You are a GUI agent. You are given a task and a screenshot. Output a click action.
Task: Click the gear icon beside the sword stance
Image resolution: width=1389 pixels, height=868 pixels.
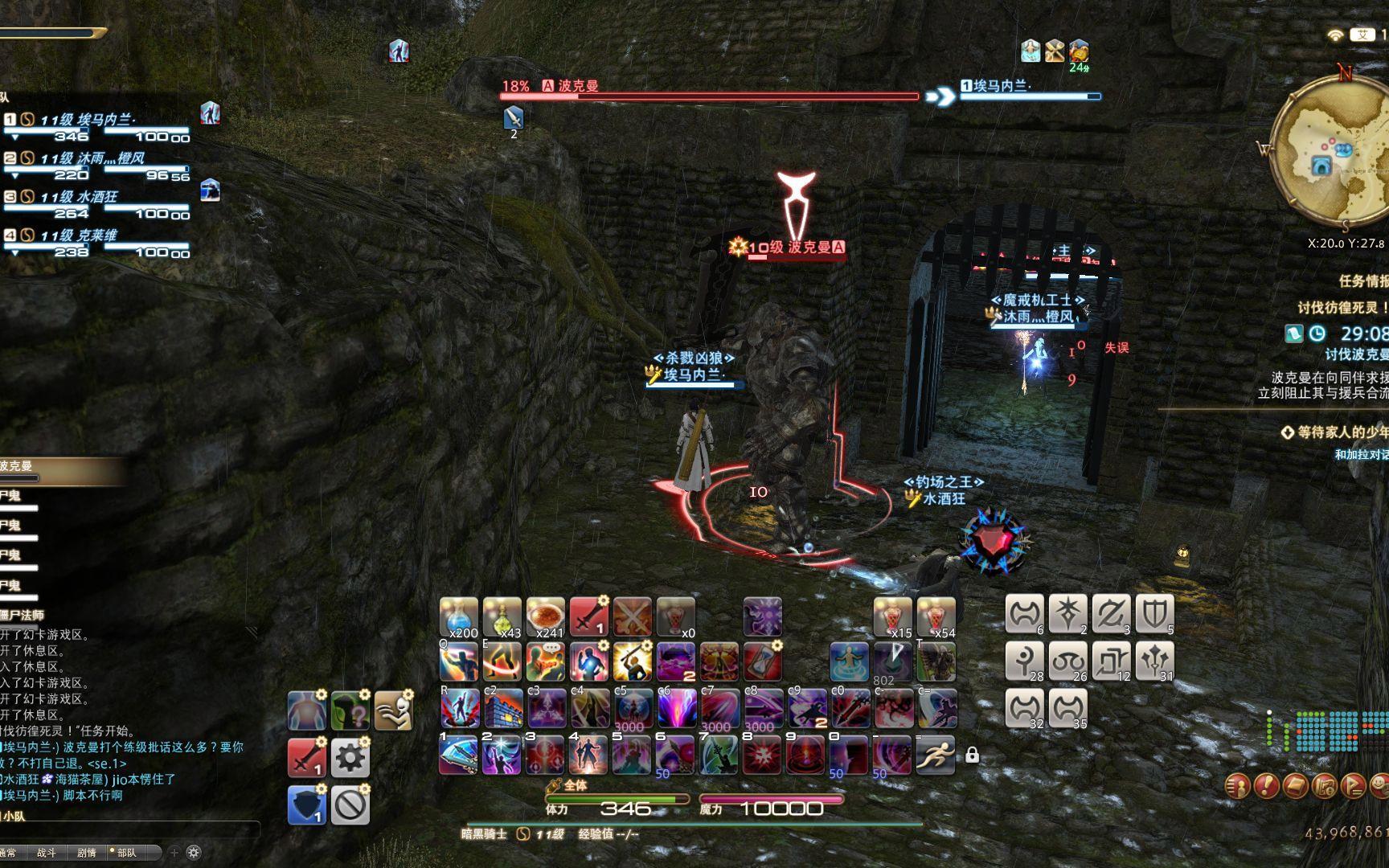pyautogui.click(x=352, y=757)
